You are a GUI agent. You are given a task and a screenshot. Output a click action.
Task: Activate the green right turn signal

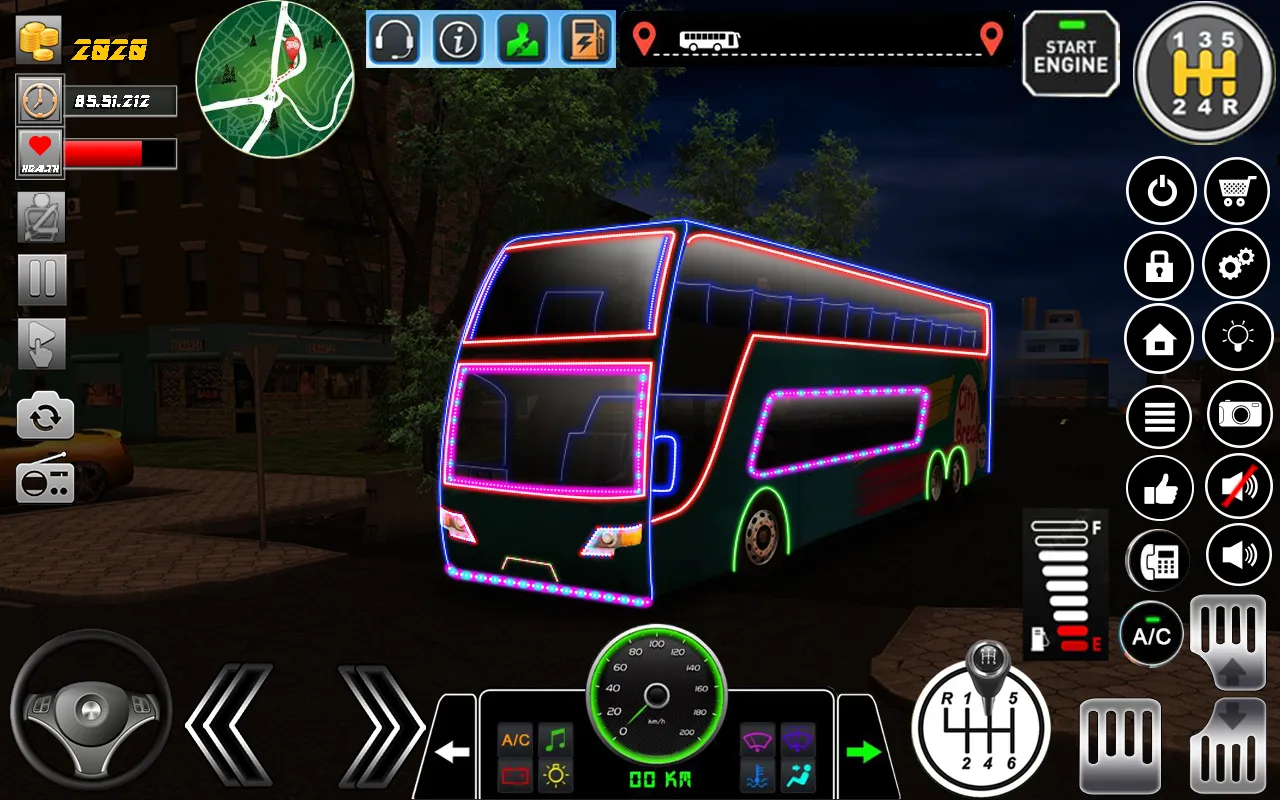pyautogui.click(x=863, y=752)
